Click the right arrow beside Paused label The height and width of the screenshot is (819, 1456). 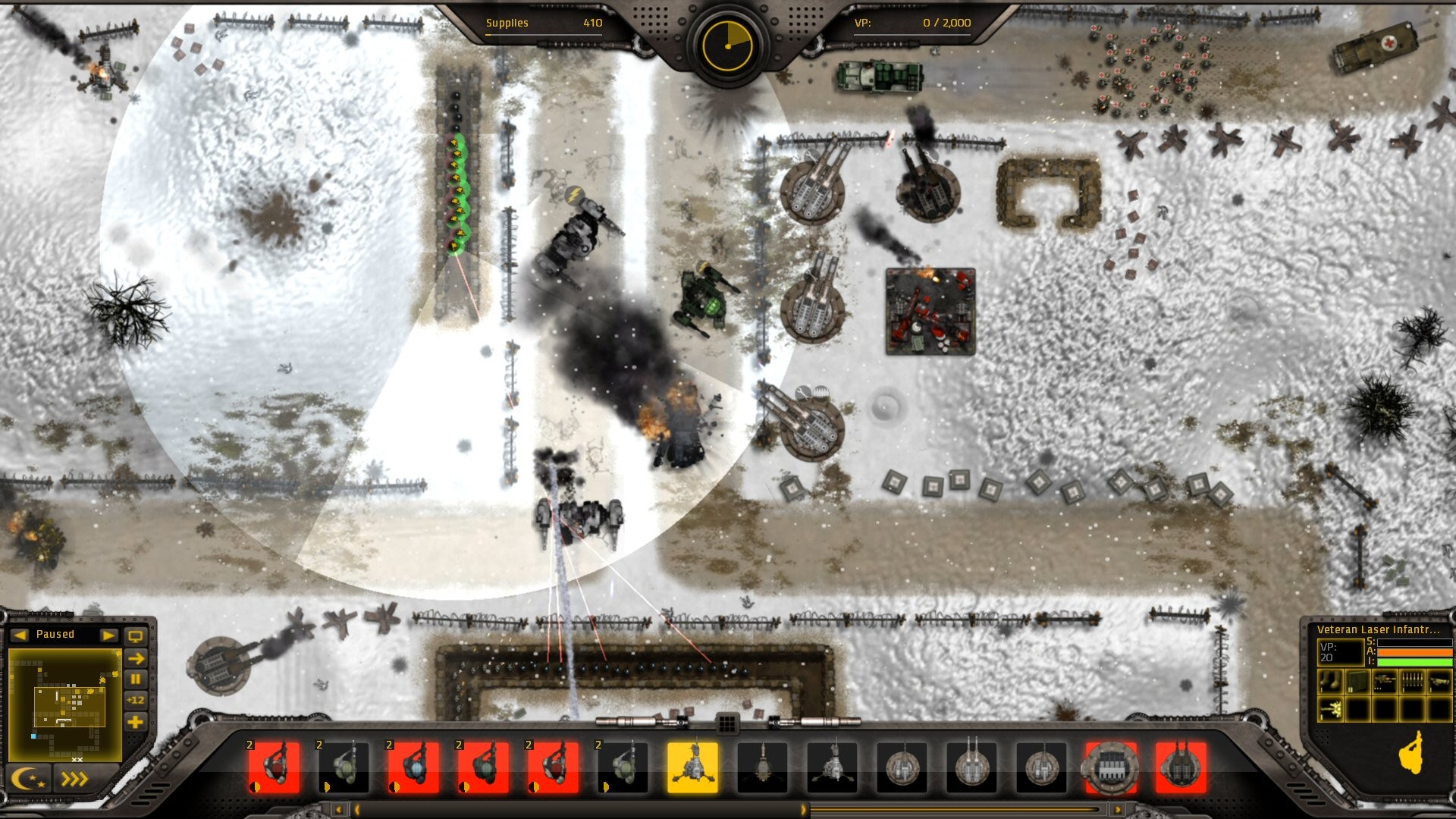(x=109, y=635)
